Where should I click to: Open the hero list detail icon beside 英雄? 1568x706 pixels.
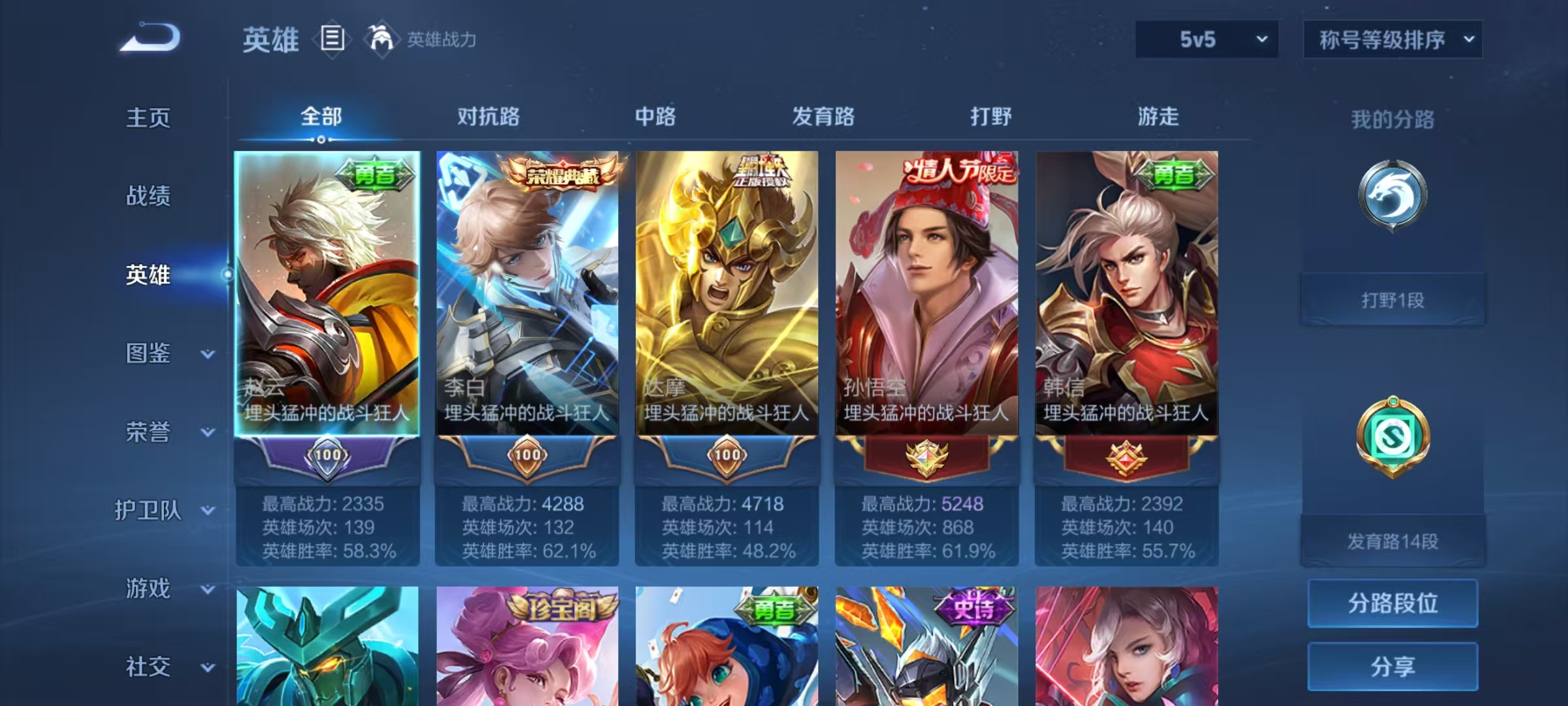332,39
